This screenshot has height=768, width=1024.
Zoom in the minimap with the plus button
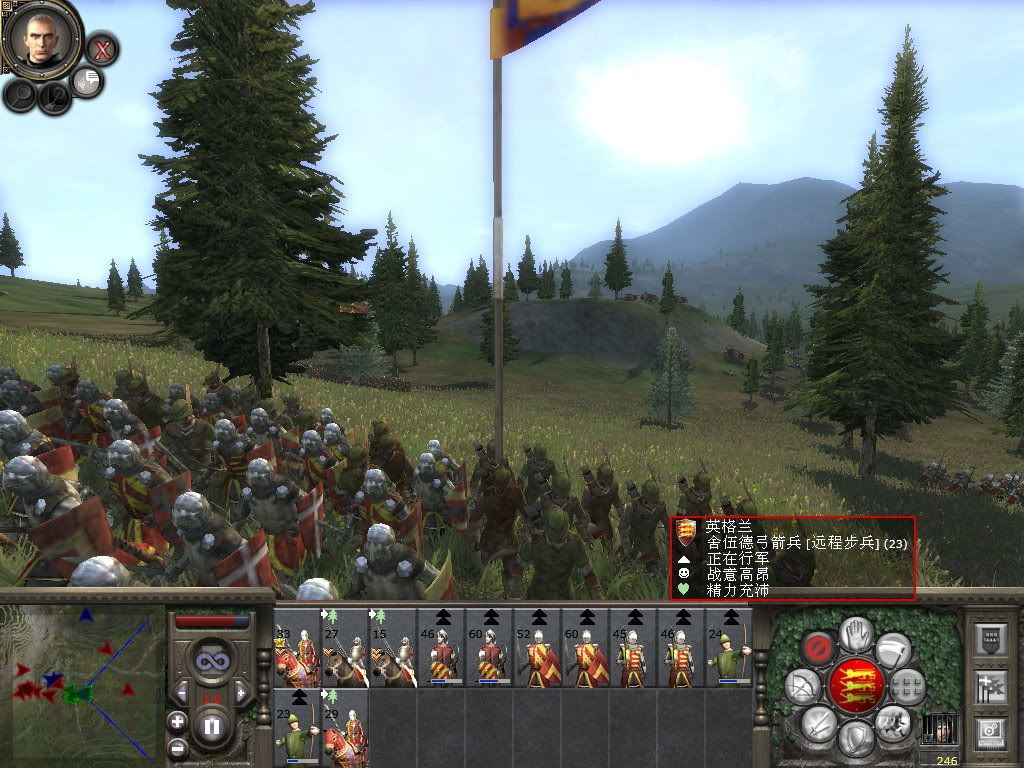[x=178, y=721]
